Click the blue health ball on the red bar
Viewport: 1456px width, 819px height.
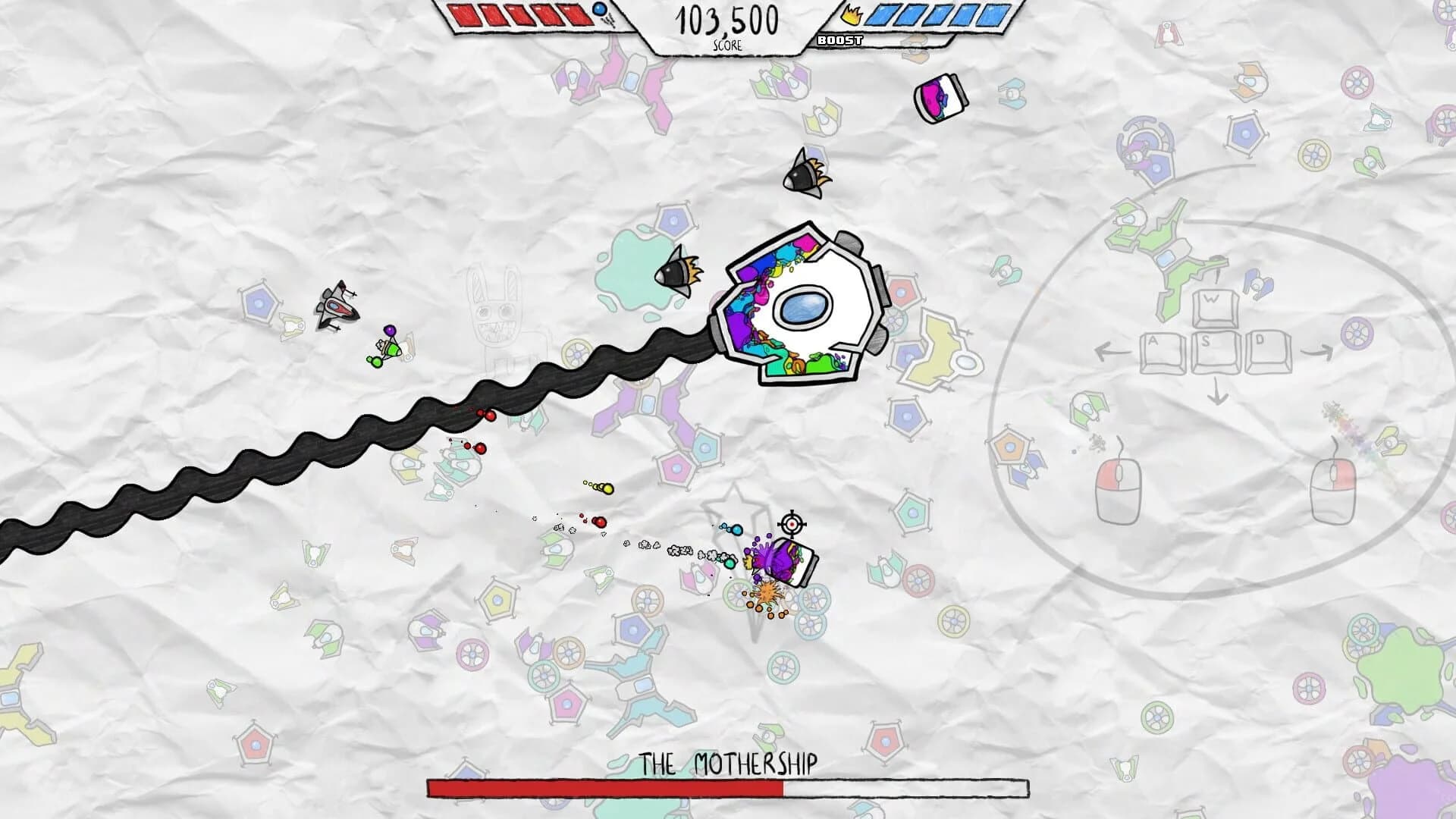click(x=601, y=11)
